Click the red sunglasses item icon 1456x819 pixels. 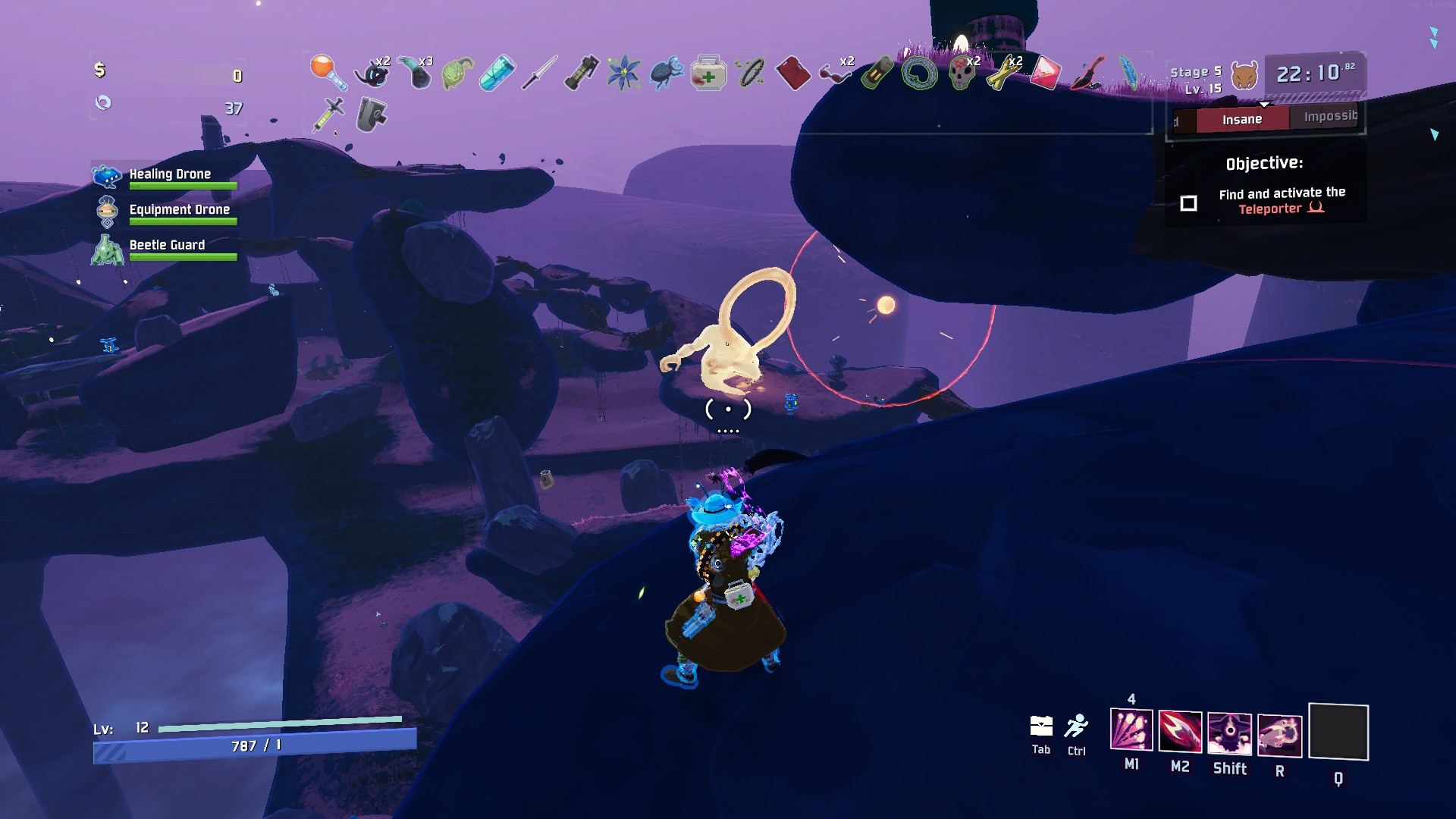(x=834, y=74)
